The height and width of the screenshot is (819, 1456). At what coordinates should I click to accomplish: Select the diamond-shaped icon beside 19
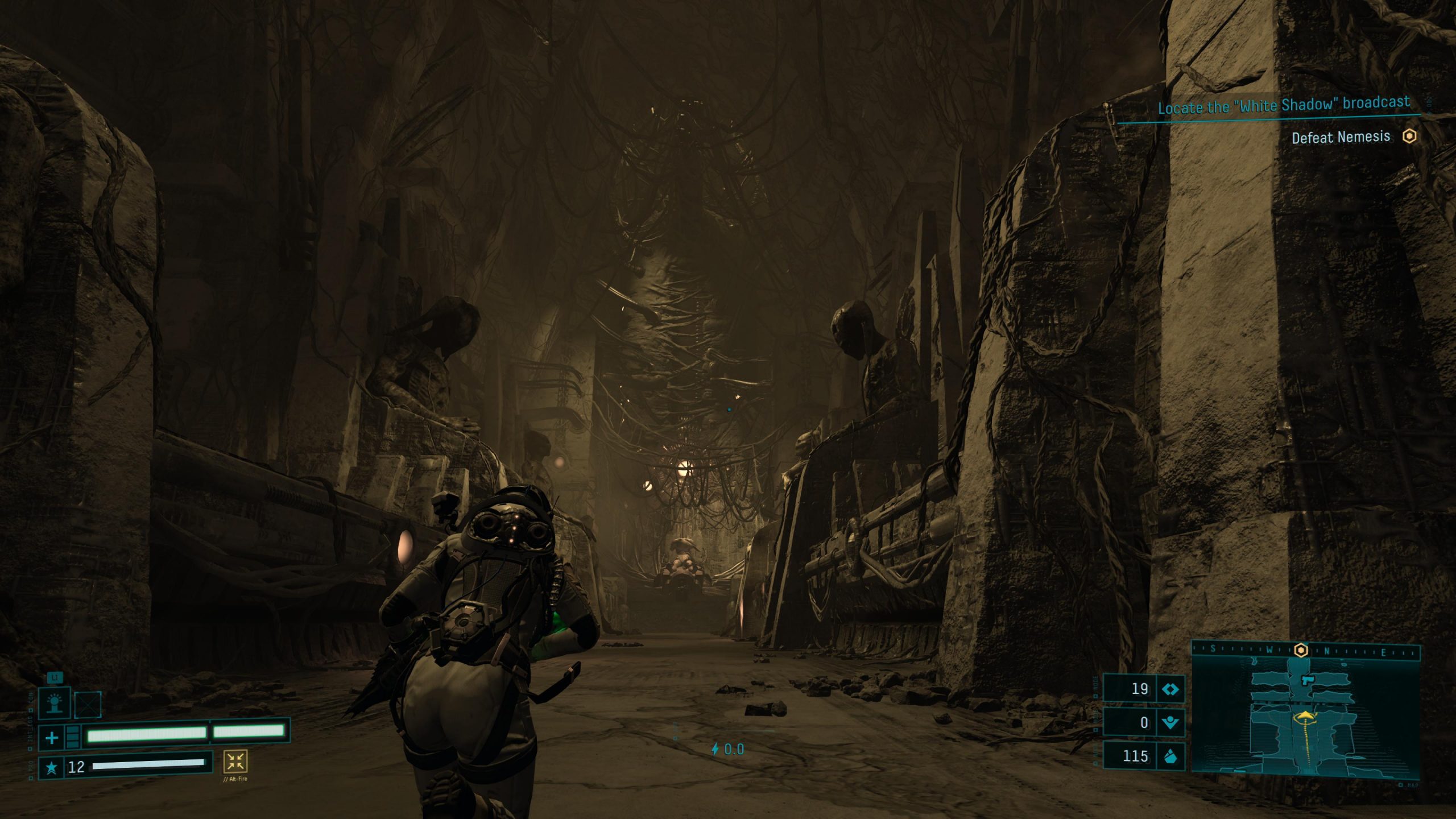[x=1170, y=689]
